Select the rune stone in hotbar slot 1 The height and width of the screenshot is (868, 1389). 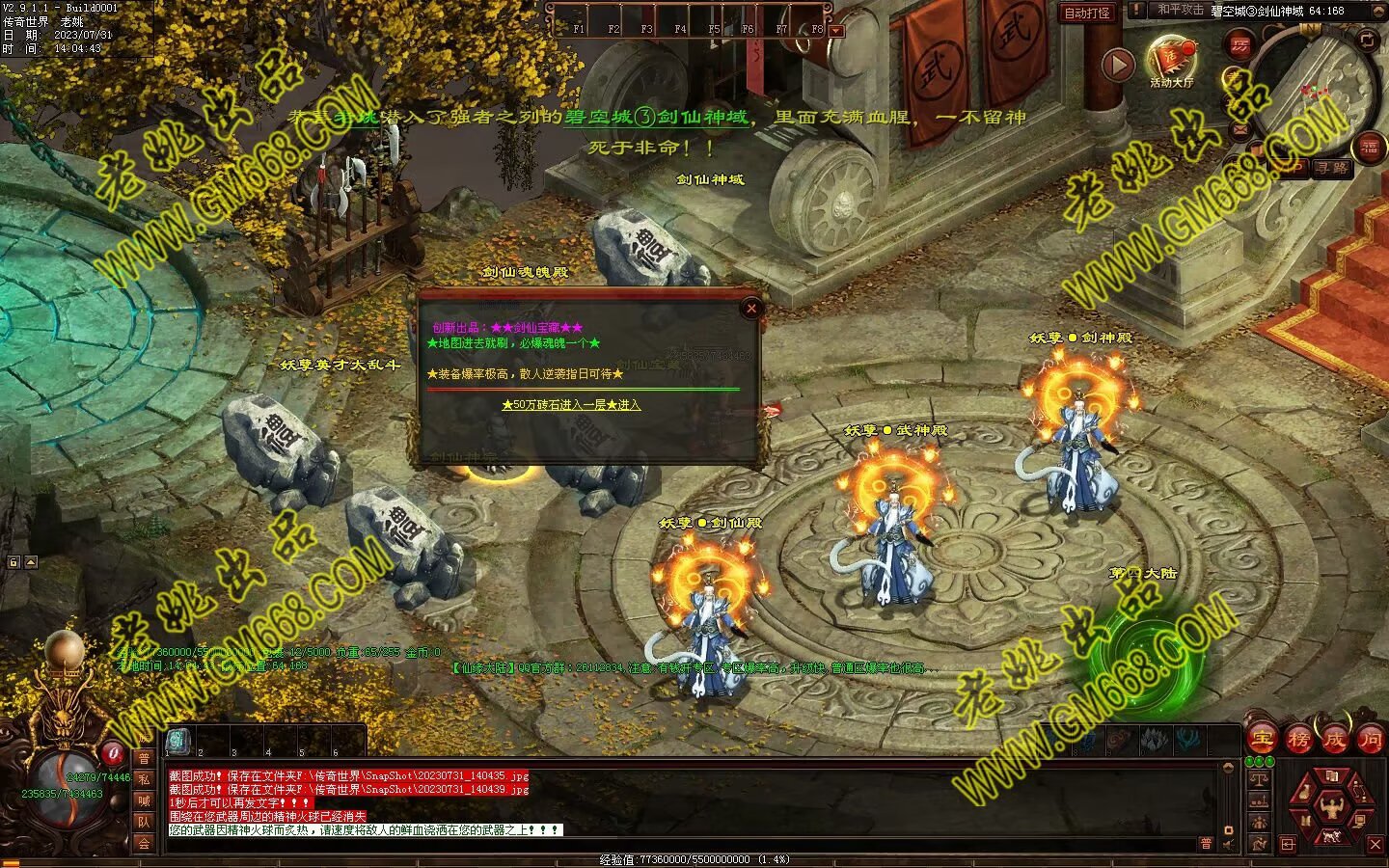point(178,741)
